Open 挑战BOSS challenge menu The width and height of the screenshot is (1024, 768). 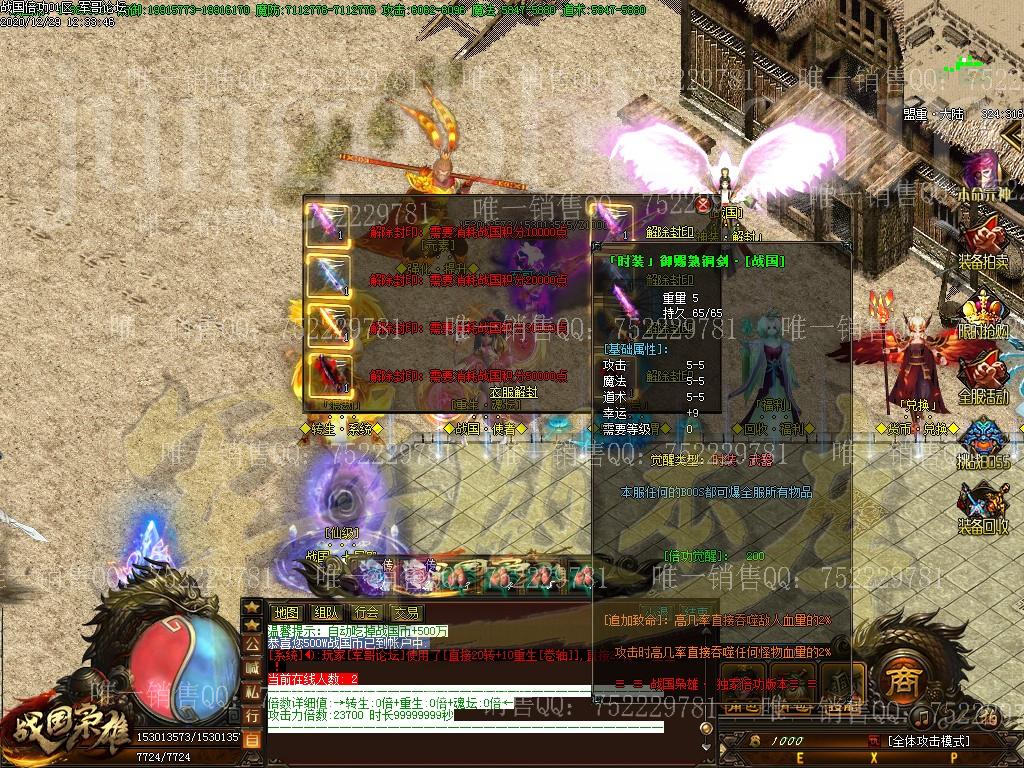coord(984,447)
